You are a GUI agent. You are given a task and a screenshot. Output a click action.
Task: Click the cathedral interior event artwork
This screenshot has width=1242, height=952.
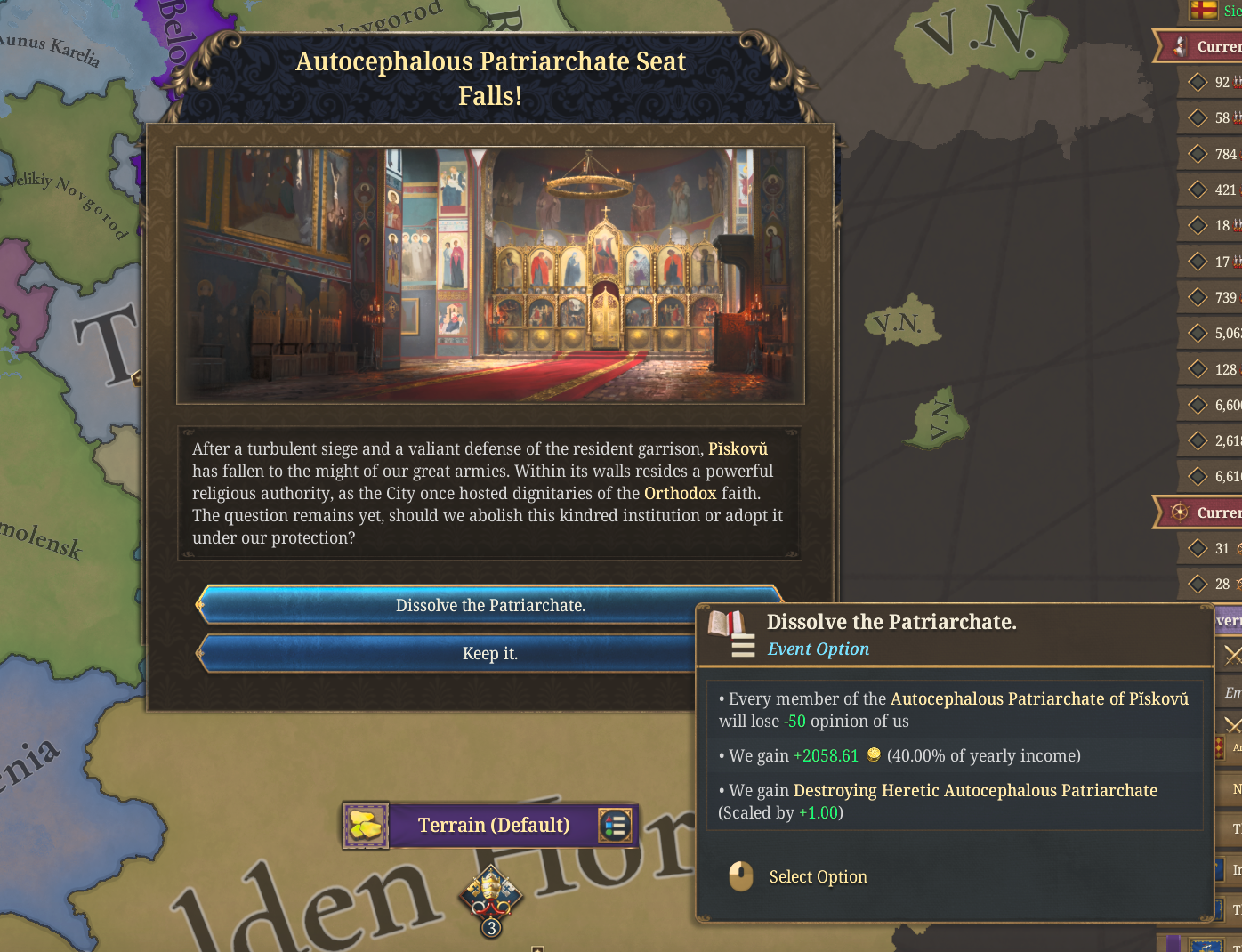(x=491, y=273)
